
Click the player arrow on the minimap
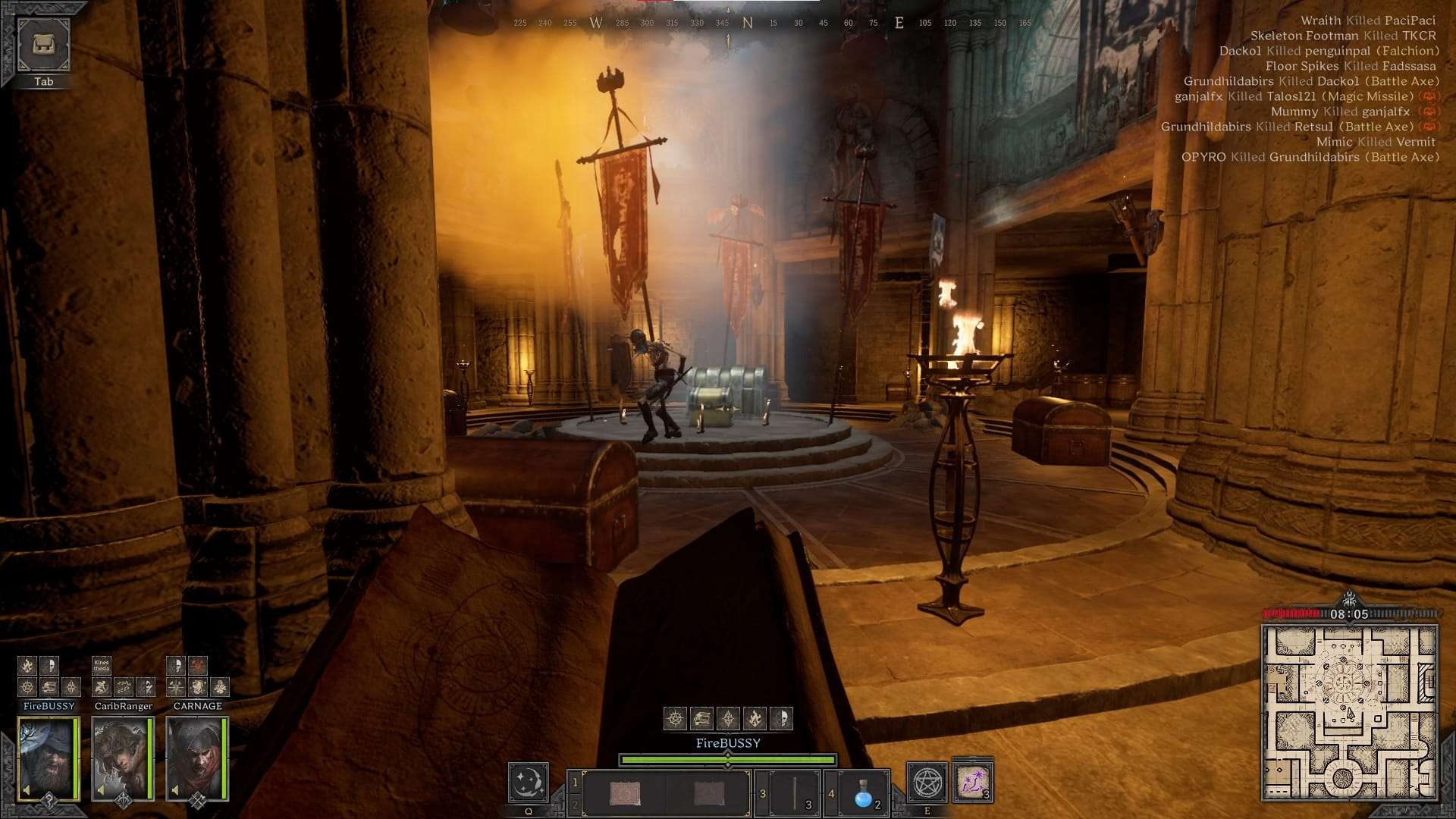[1350, 713]
